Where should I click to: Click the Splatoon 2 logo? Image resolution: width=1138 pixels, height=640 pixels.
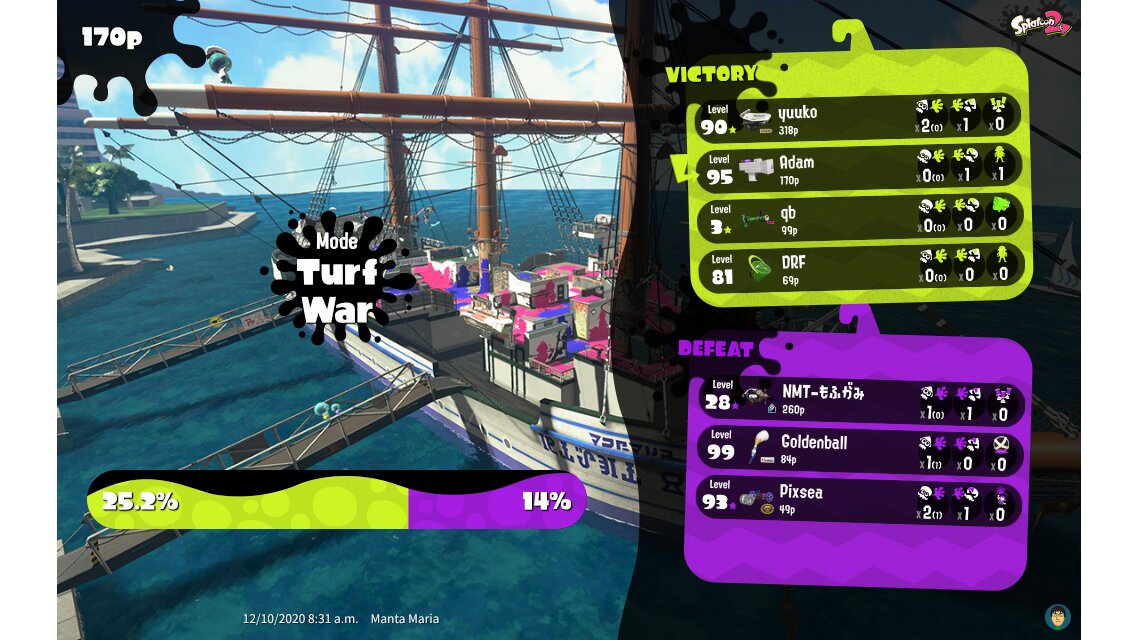pyautogui.click(x=1041, y=23)
